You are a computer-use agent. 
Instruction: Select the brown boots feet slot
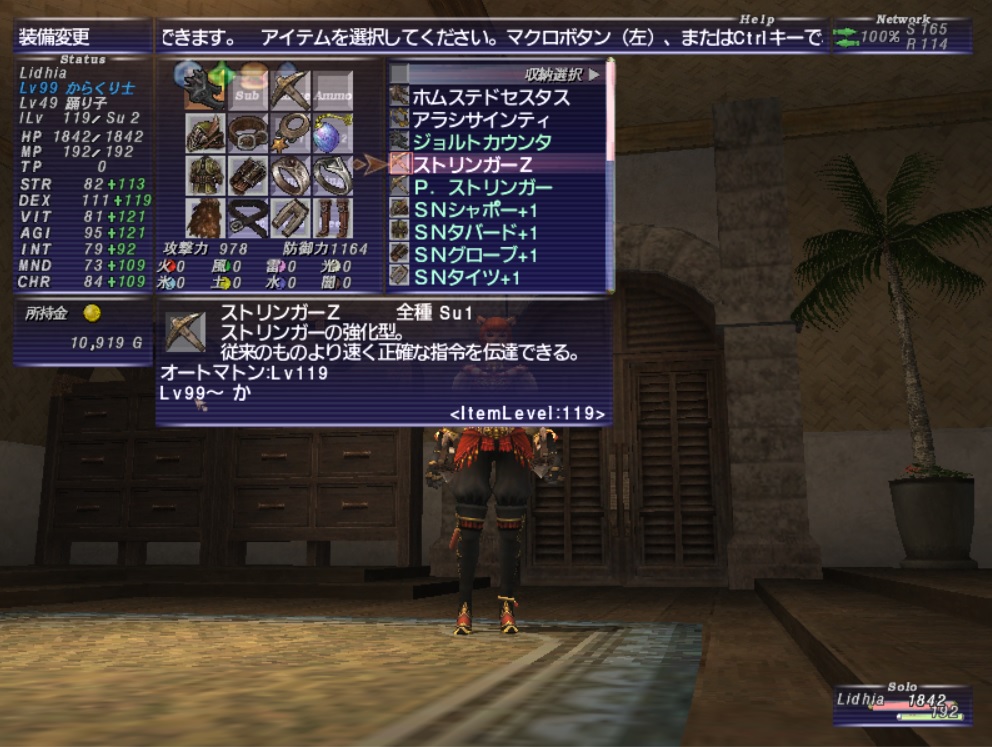333,218
